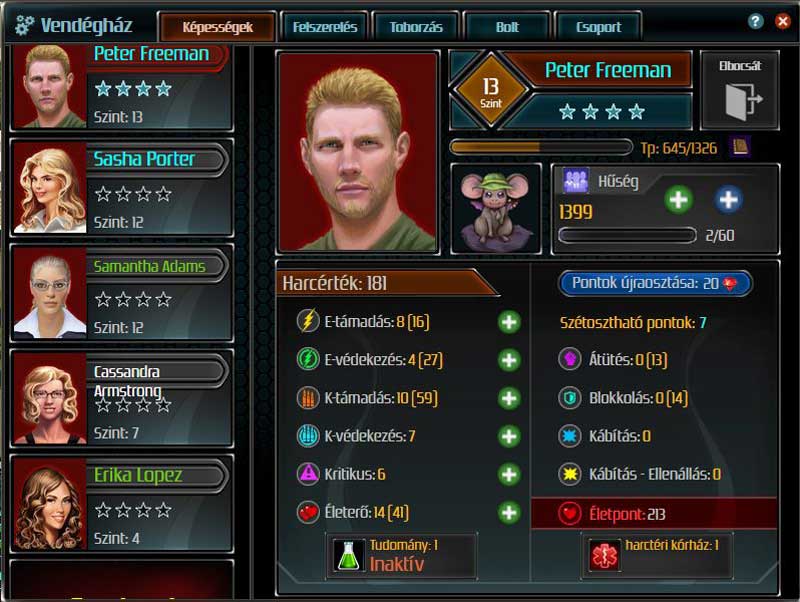Viewport: 800px width, 602px height.
Task: Open the help question mark
Action: pos(756,21)
